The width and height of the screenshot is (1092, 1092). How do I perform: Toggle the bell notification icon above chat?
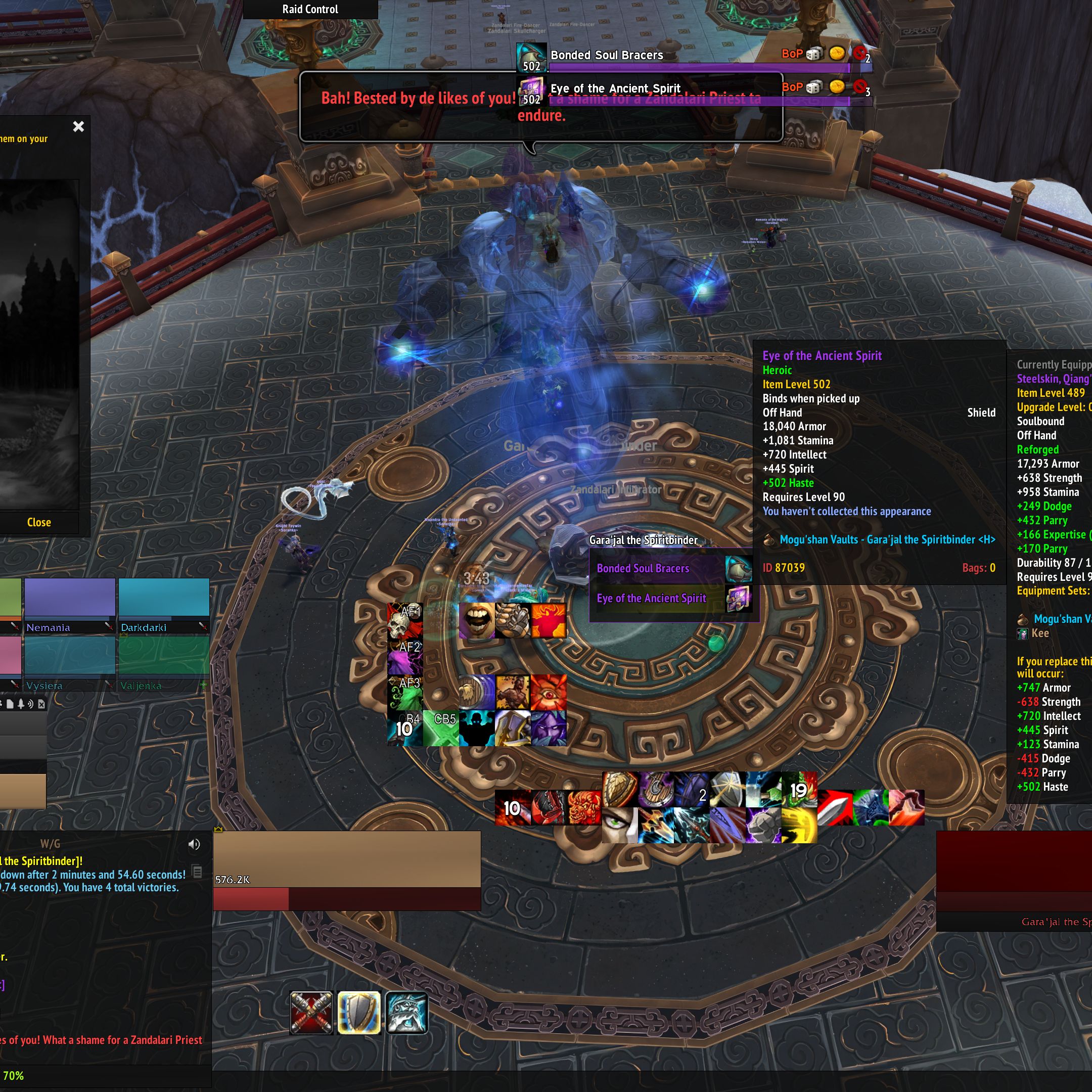pyautogui.click(x=21, y=704)
